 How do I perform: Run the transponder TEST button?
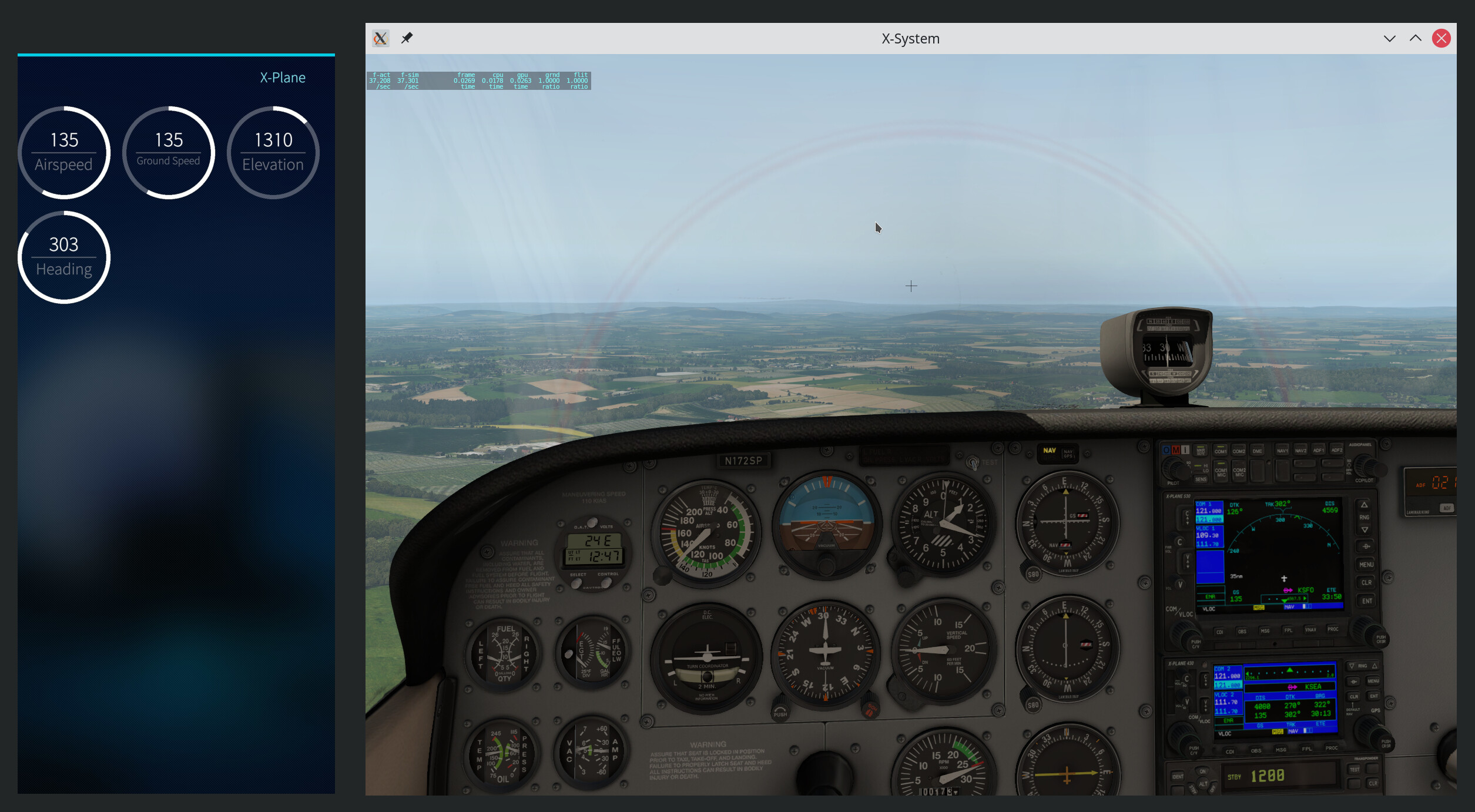[1354, 770]
